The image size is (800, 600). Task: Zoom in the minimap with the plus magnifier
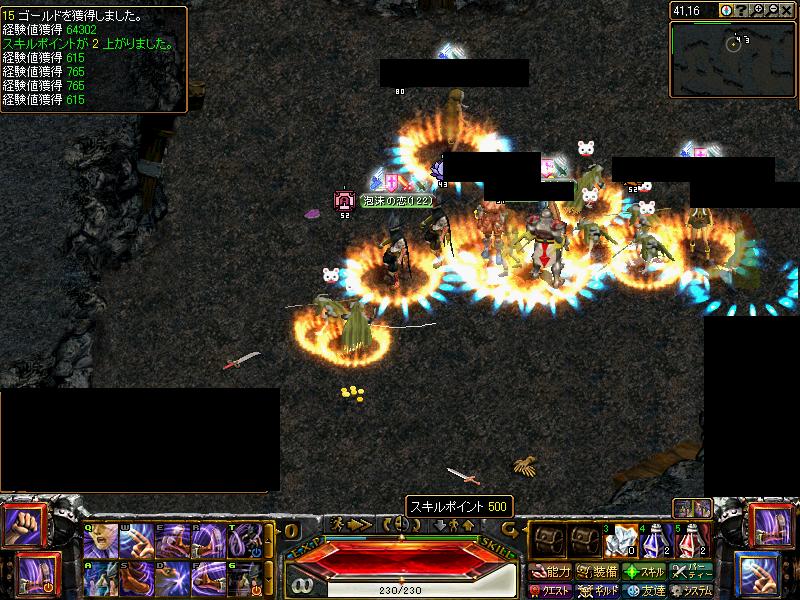[756, 10]
